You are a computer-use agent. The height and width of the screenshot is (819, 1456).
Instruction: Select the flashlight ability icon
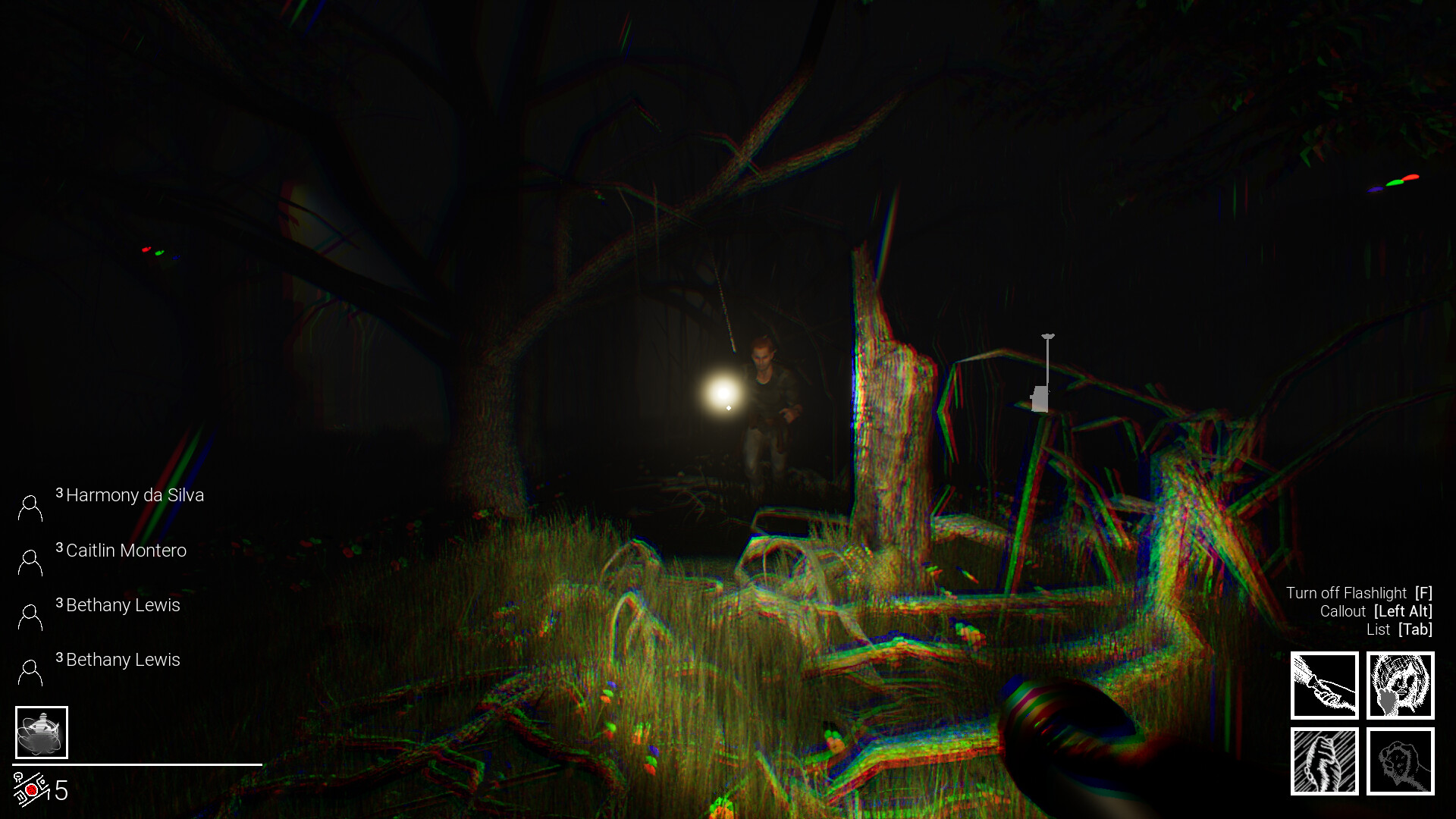(1323, 685)
